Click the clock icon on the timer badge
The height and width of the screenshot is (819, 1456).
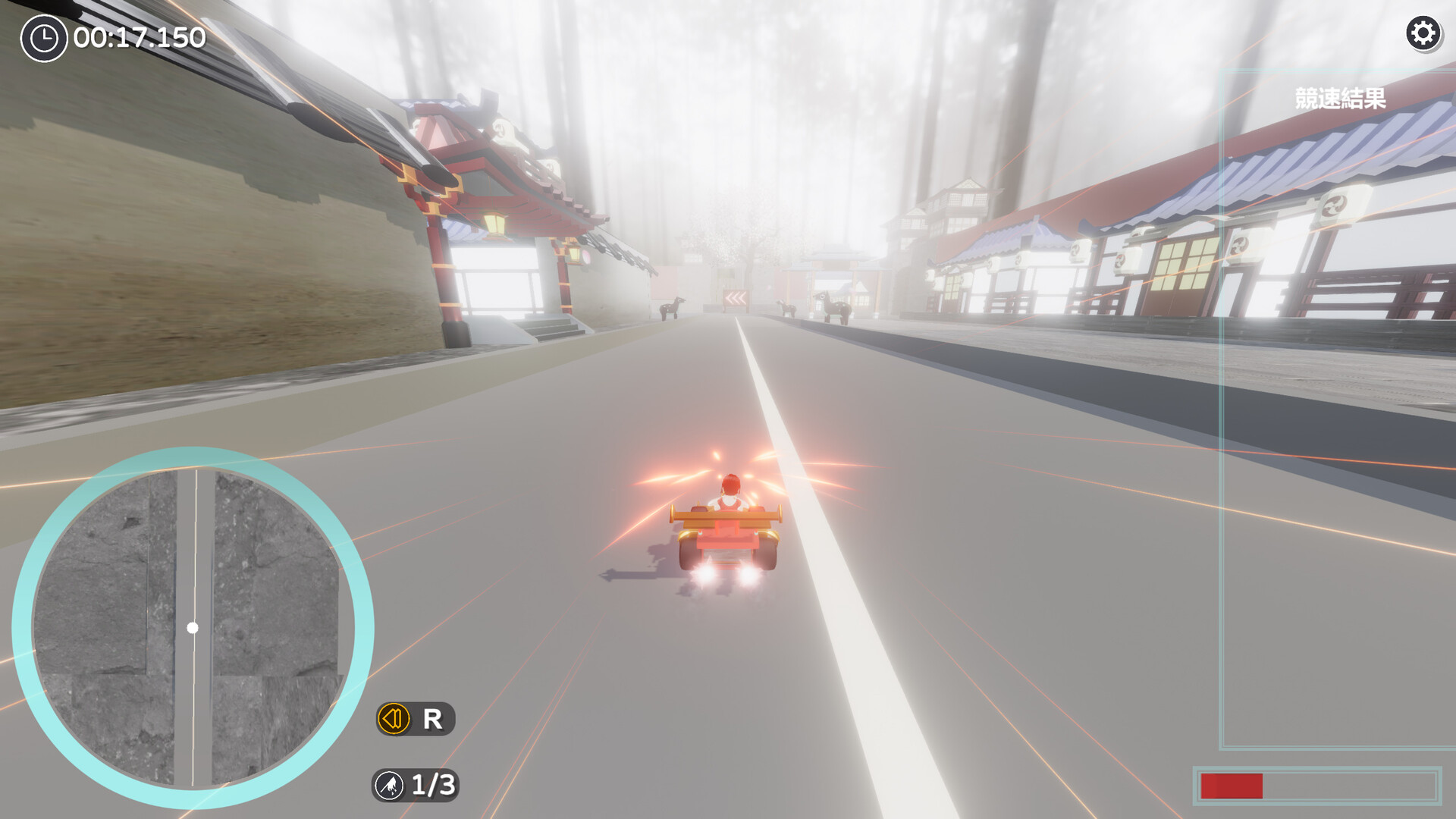click(x=43, y=36)
